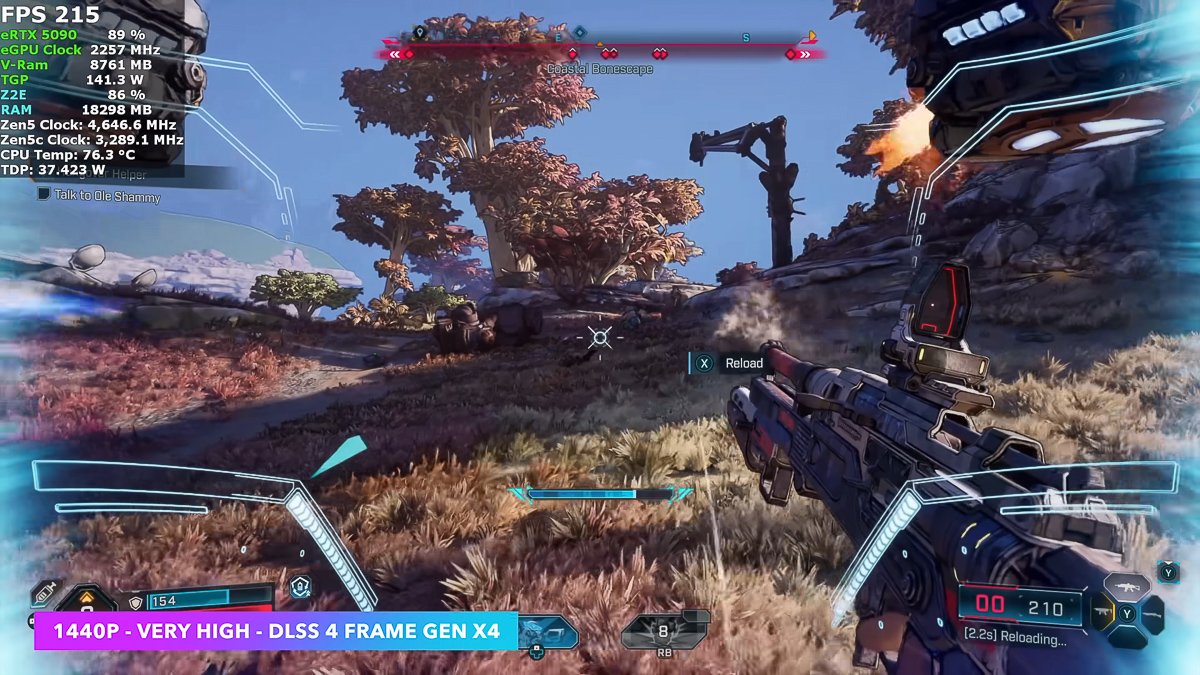Select the assault rifle weapon slot
1200x675 pixels.
coord(1127,587)
